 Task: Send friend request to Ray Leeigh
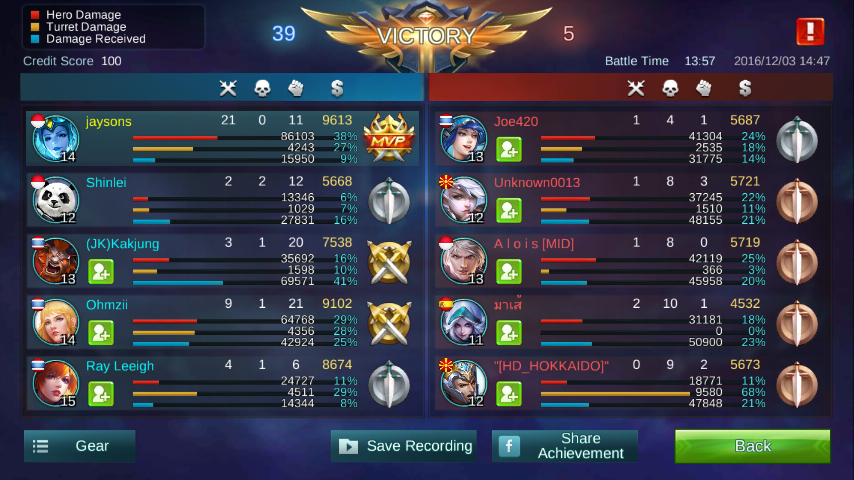pyautogui.click(x=101, y=393)
